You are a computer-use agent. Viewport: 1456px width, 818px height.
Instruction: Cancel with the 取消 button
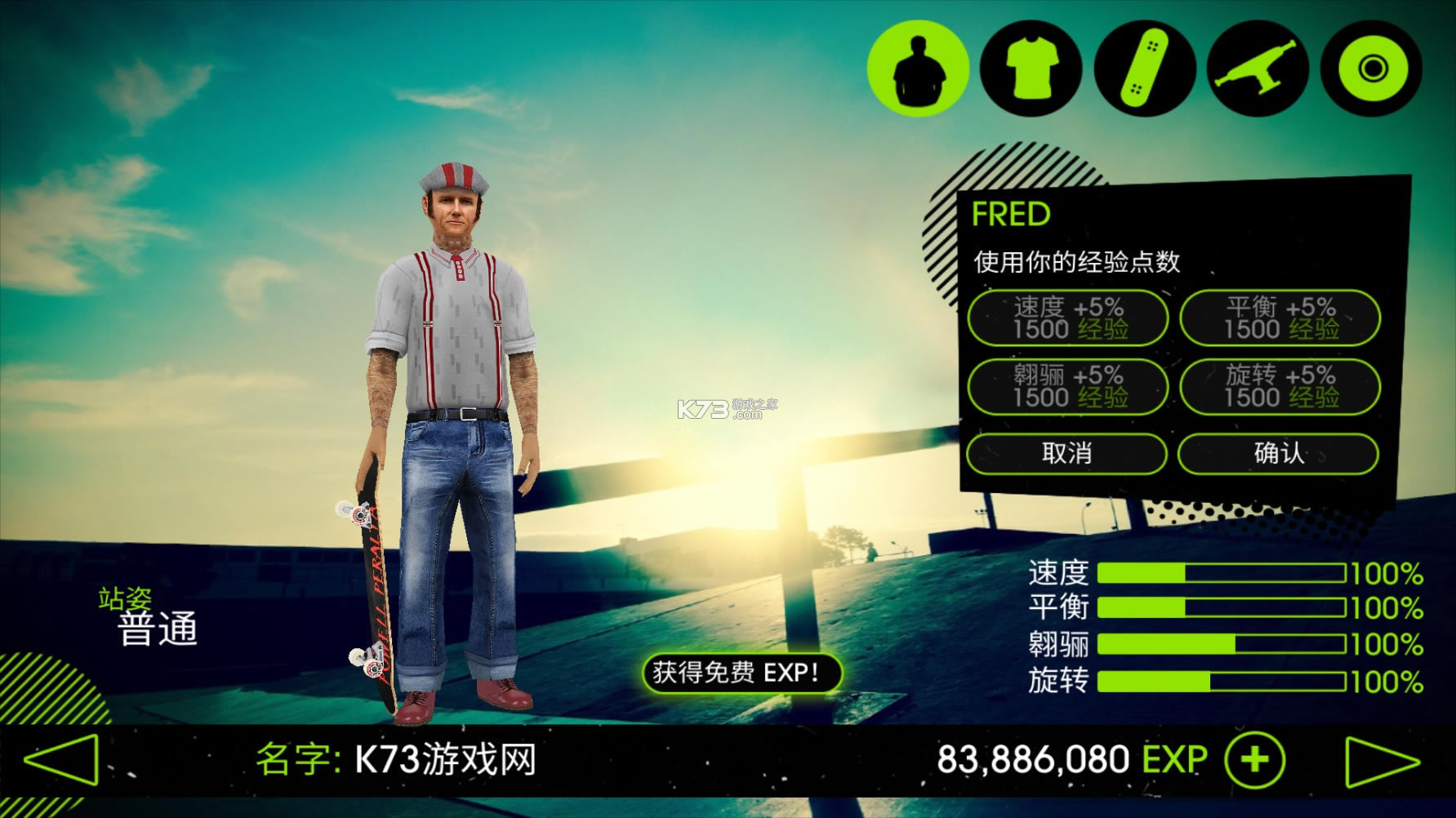tap(1066, 454)
